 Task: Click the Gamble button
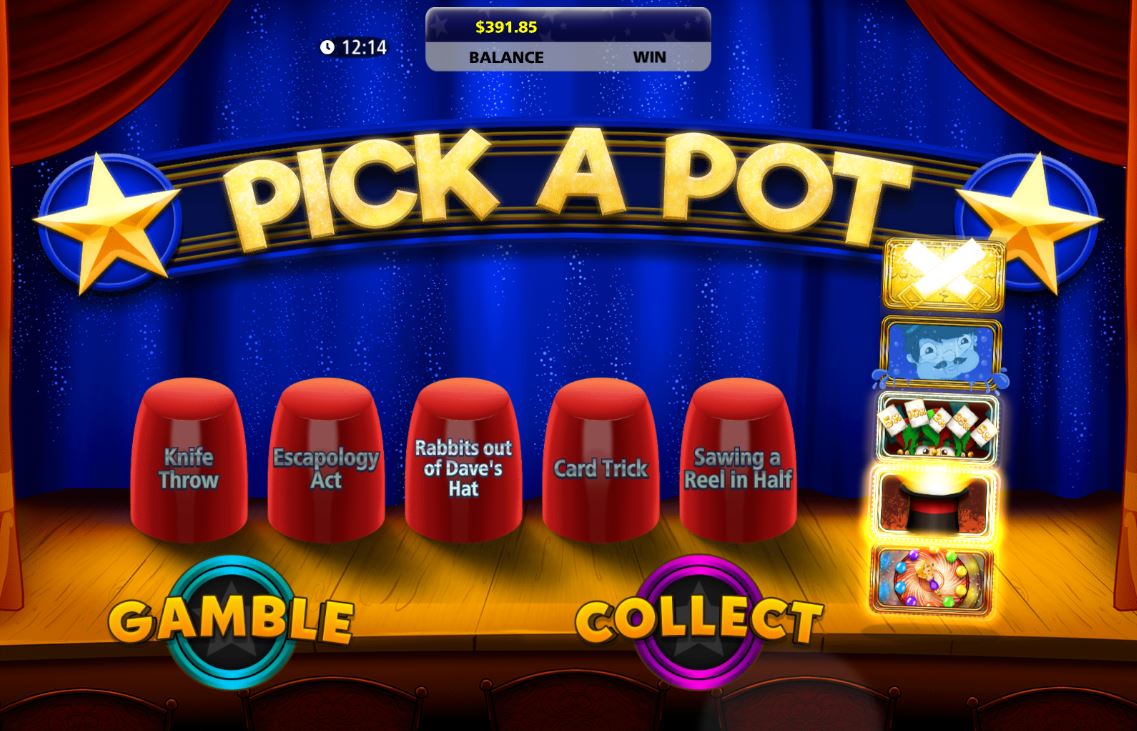[x=231, y=620]
